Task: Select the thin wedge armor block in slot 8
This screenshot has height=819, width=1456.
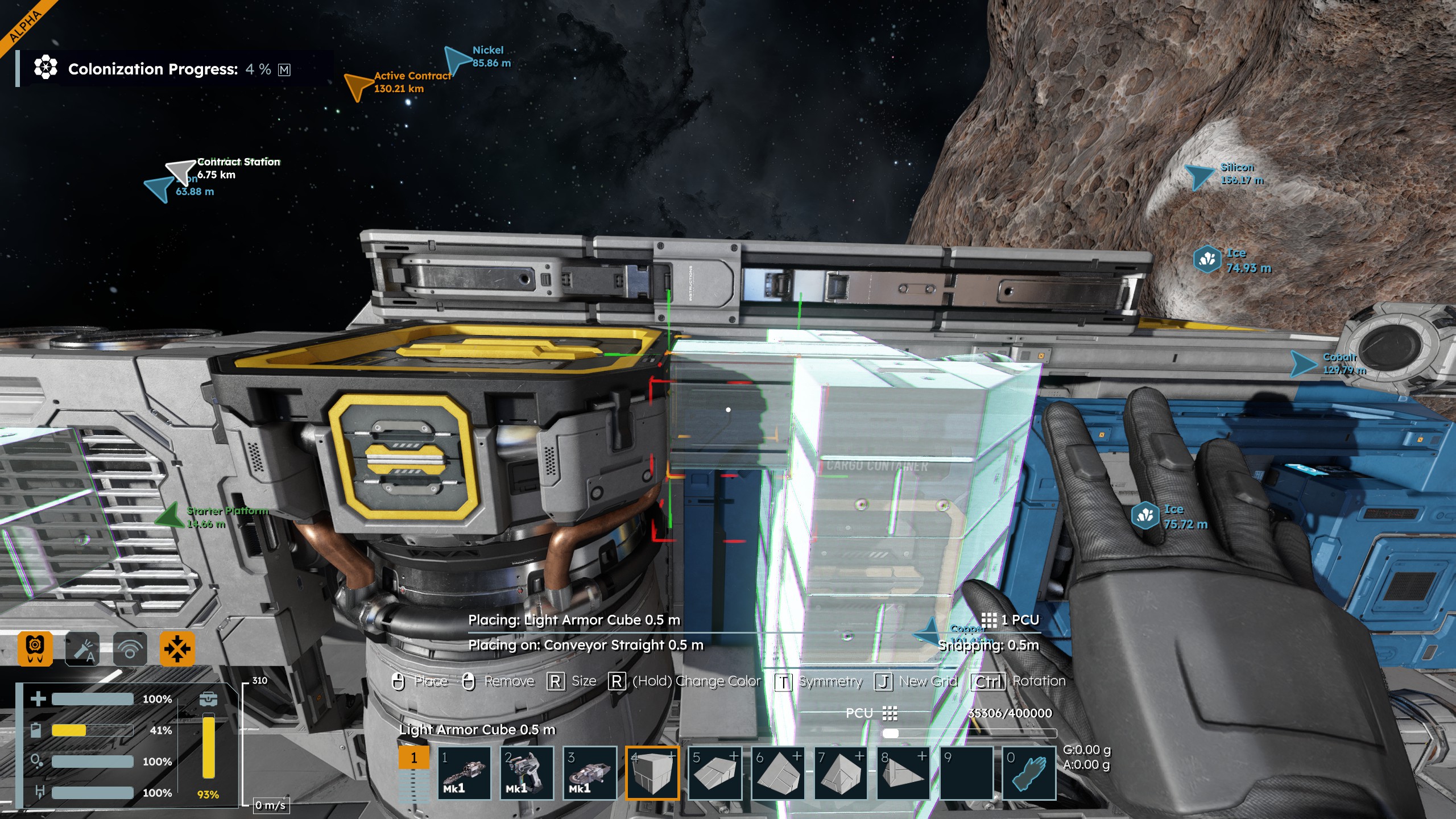Action: point(903,773)
